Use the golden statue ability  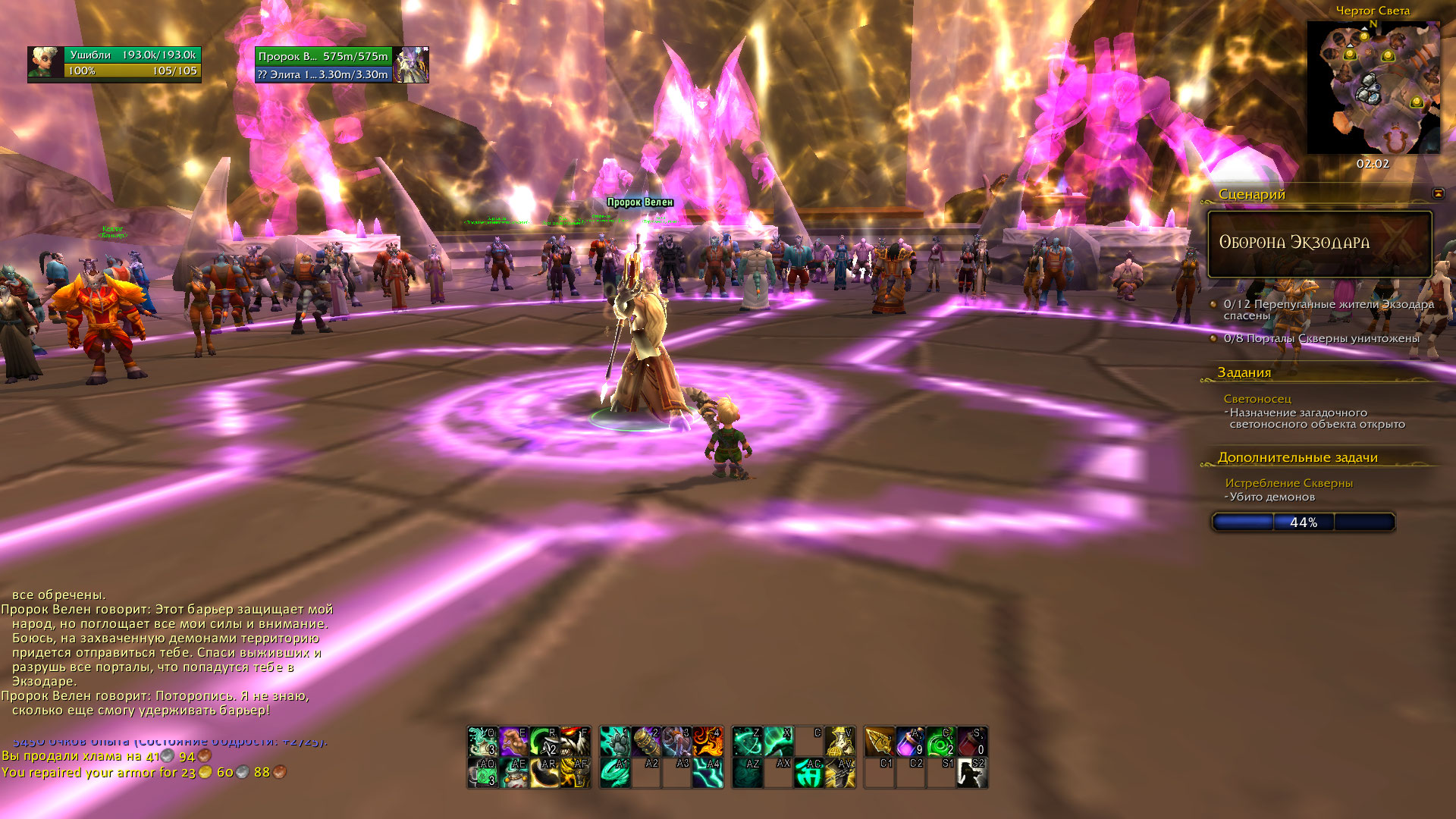[x=840, y=741]
